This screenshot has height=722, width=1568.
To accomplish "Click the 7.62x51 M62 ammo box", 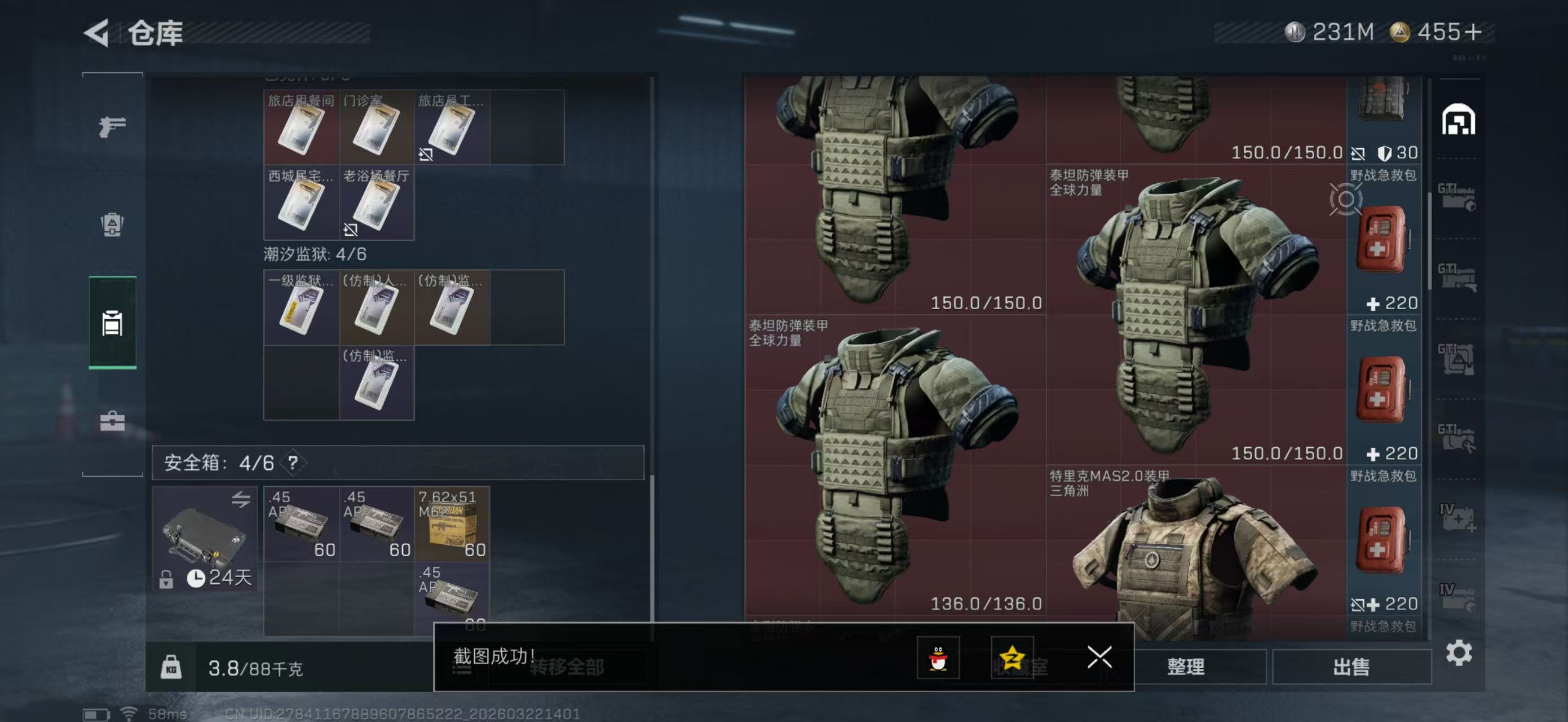I will (x=452, y=523).
